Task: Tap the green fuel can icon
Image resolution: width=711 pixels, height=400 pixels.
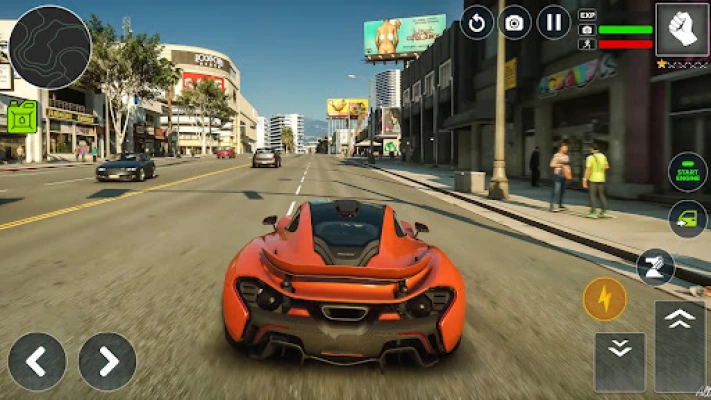Action: [x=22, y=117]
